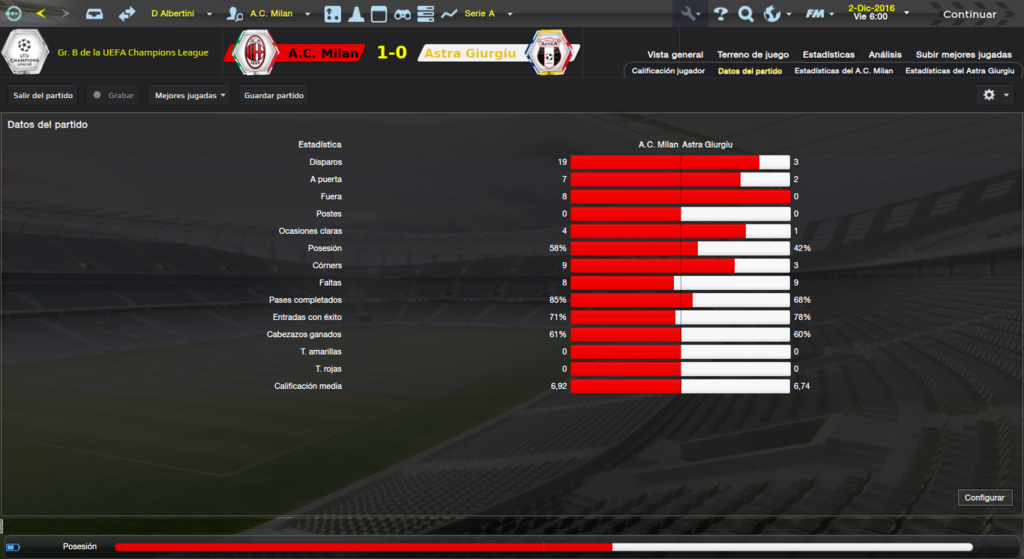Click the magnifying glass search icon

(x=745, y=14)
